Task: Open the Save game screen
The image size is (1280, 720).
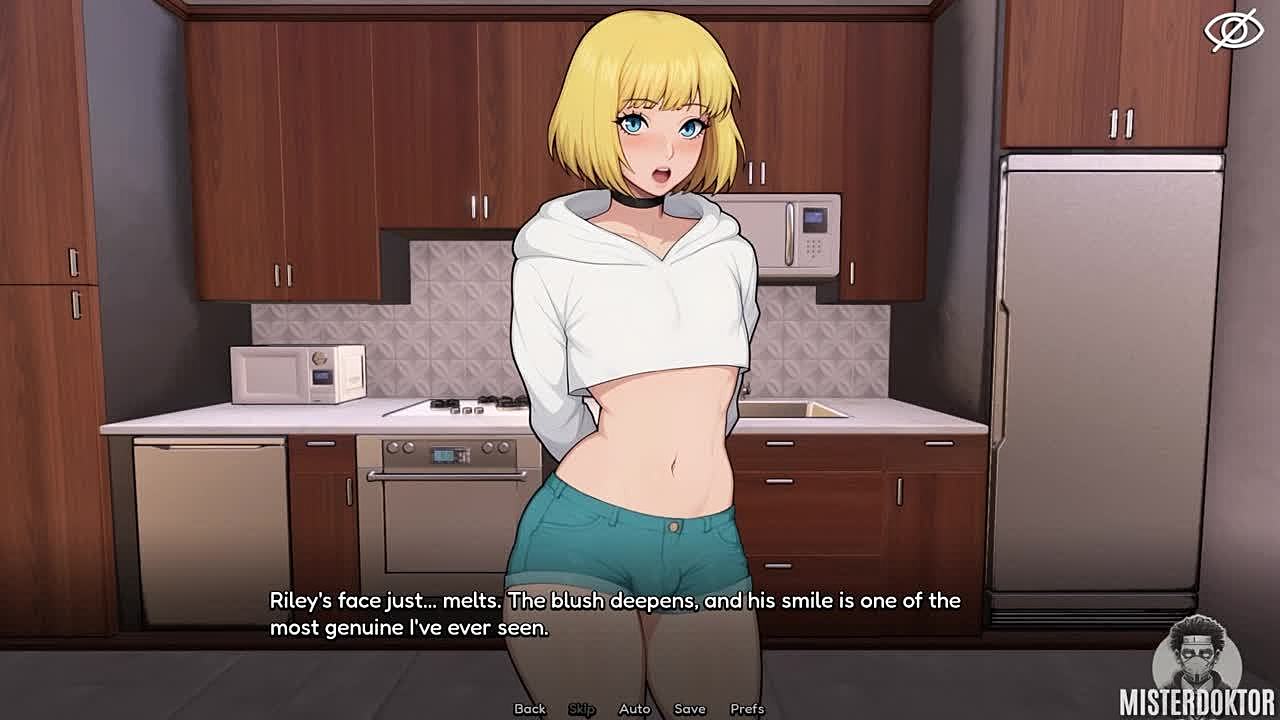Action: [690, 709]
